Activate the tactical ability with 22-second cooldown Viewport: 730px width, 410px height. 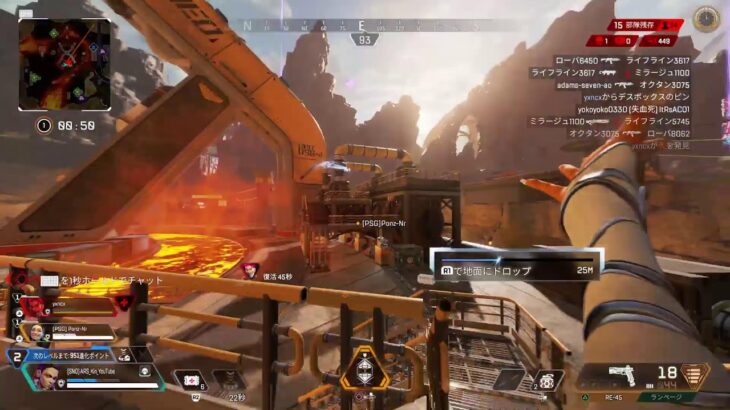tap(228, 381)
